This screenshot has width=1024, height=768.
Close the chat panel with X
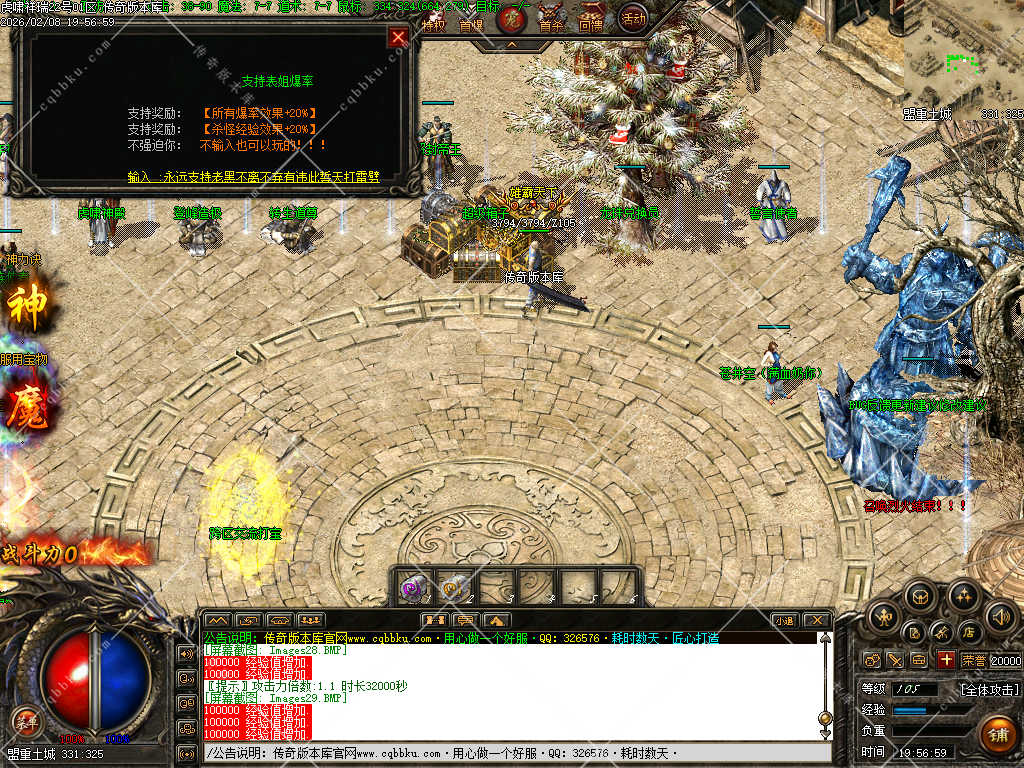coord(816,620)
